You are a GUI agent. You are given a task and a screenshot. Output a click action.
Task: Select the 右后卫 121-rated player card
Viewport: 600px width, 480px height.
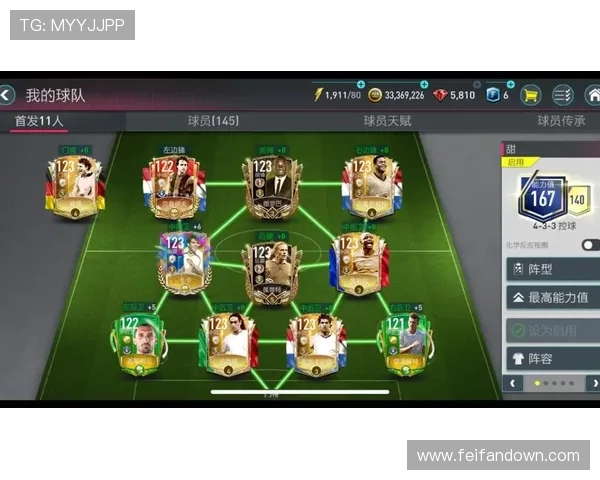tap(404, 342)
